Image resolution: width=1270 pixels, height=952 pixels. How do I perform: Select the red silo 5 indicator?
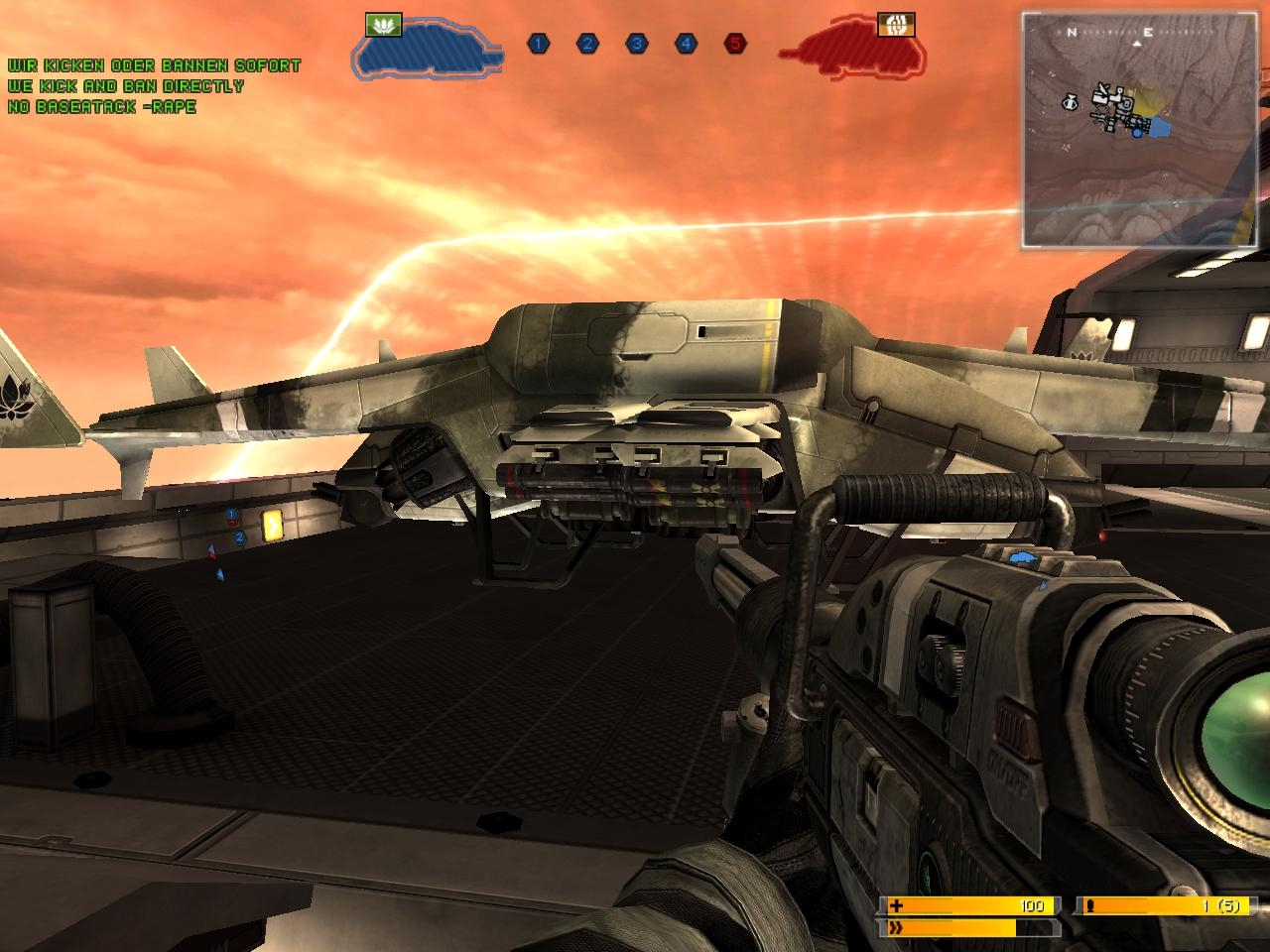click(734, 44)
